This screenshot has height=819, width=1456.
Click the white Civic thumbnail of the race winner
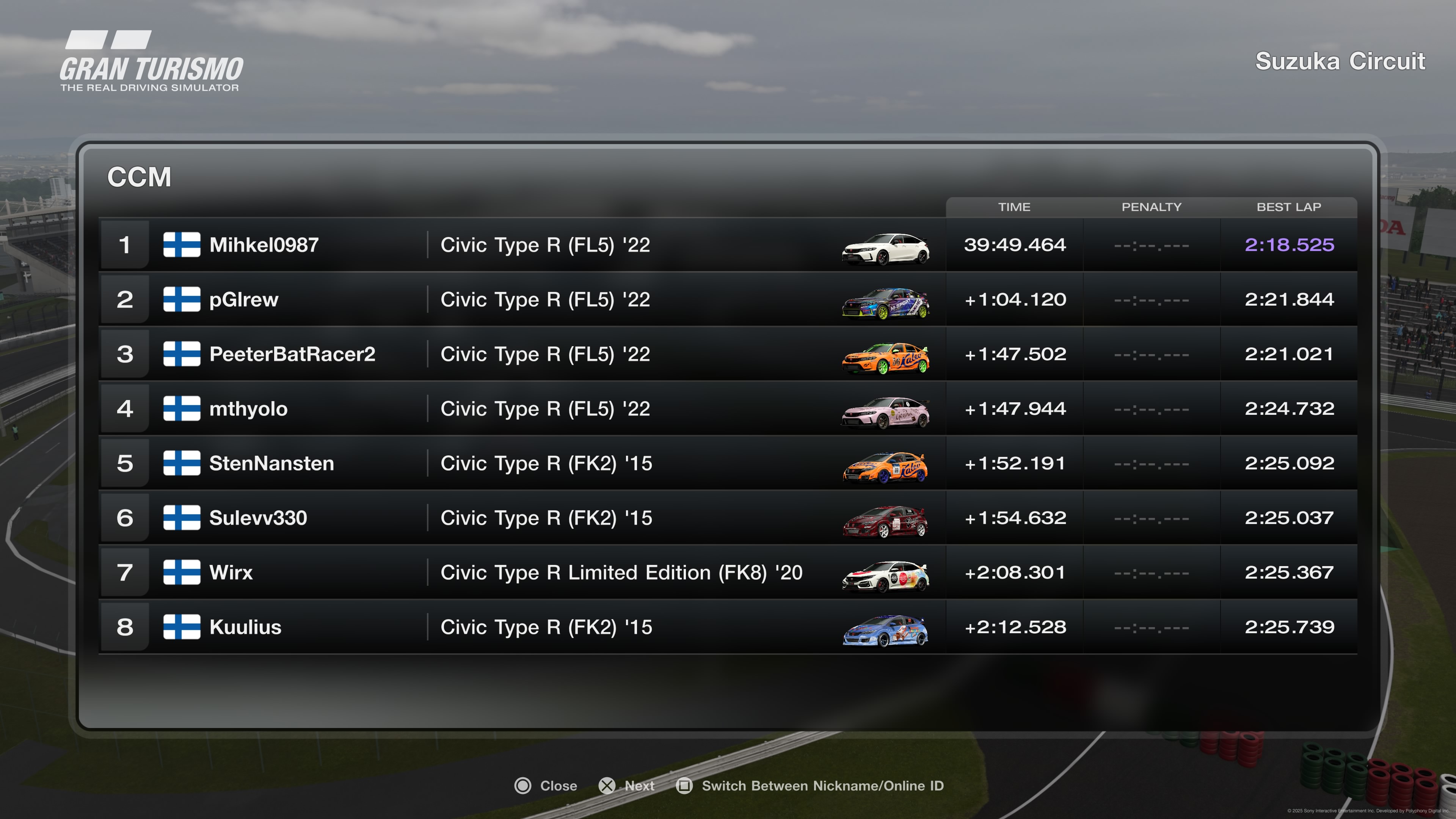coord(885,249)
